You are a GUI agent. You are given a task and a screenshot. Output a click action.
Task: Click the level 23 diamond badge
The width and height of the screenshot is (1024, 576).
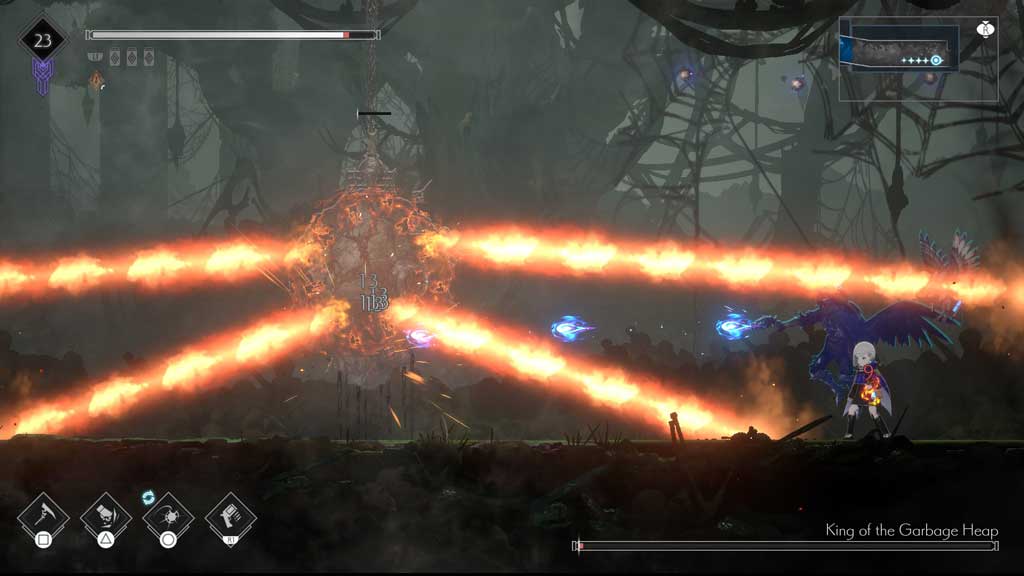click(43, 40)
